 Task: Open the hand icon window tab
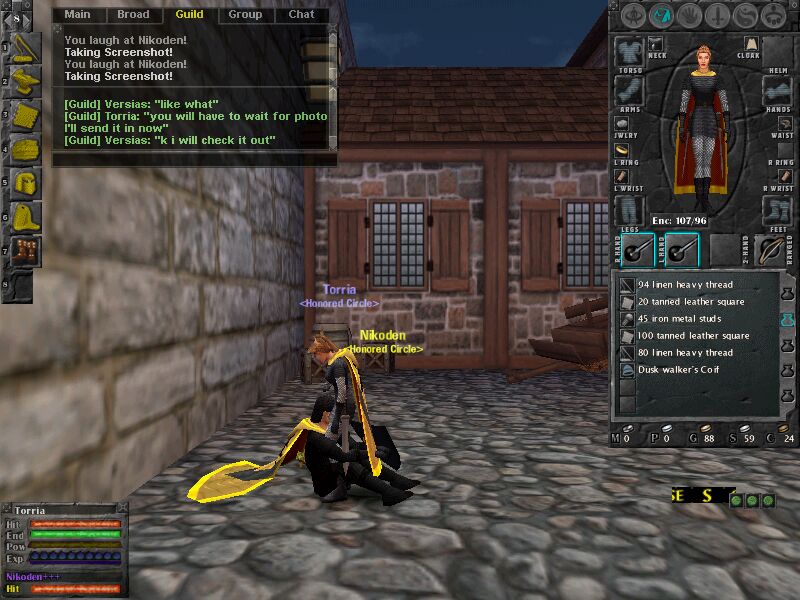(x=690, y=15)
